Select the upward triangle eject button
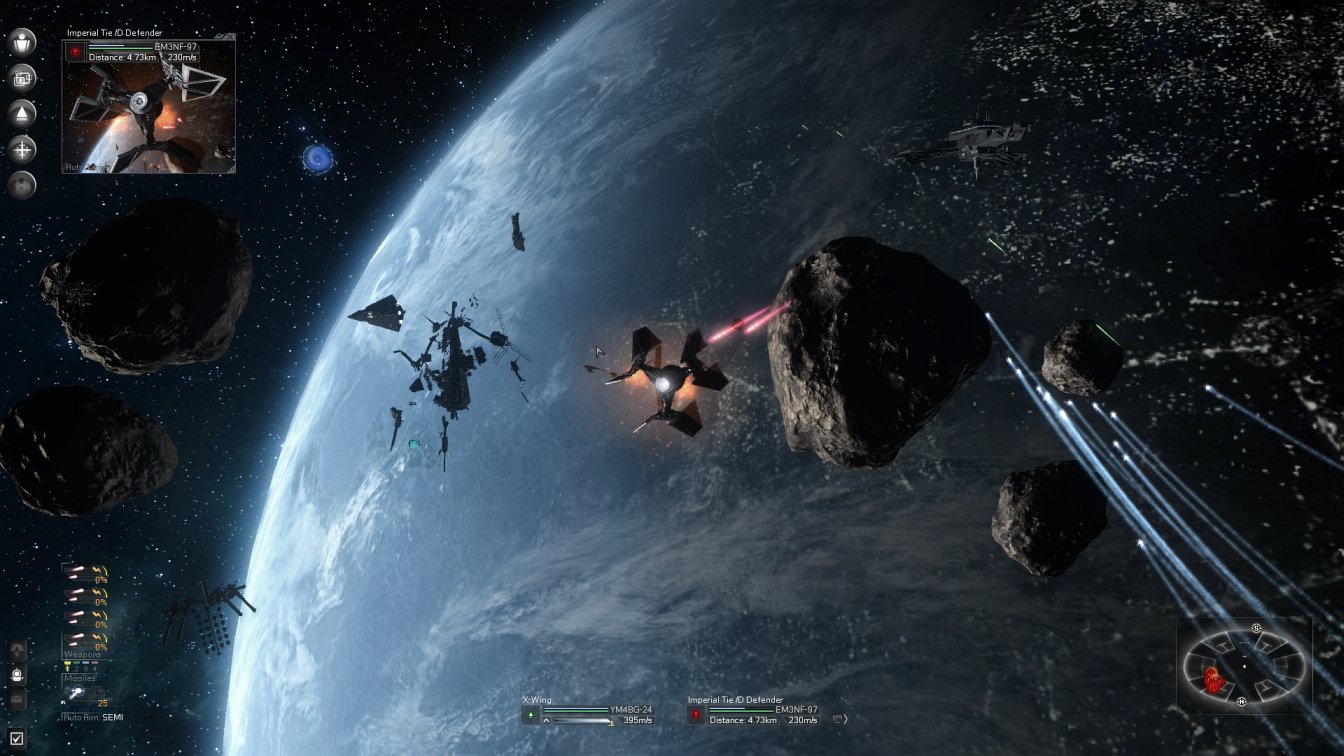1344x756 pixels. click(22, 113)
